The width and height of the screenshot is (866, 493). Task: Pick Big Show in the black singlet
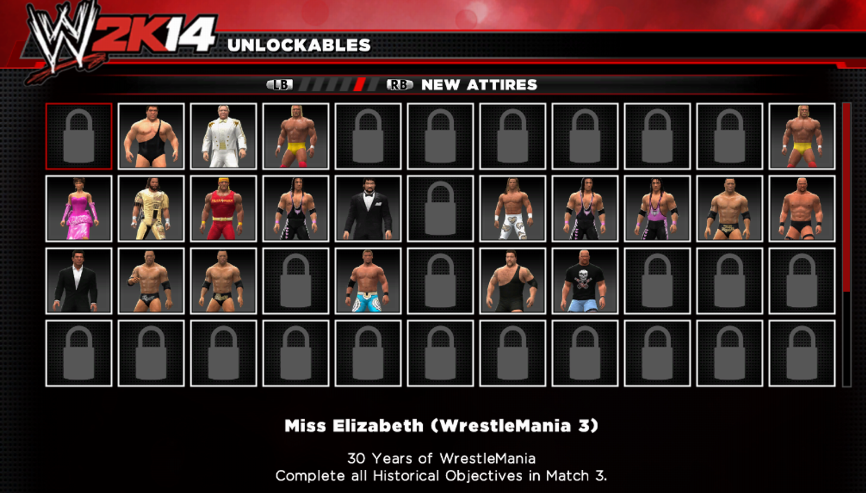(511, 280)
